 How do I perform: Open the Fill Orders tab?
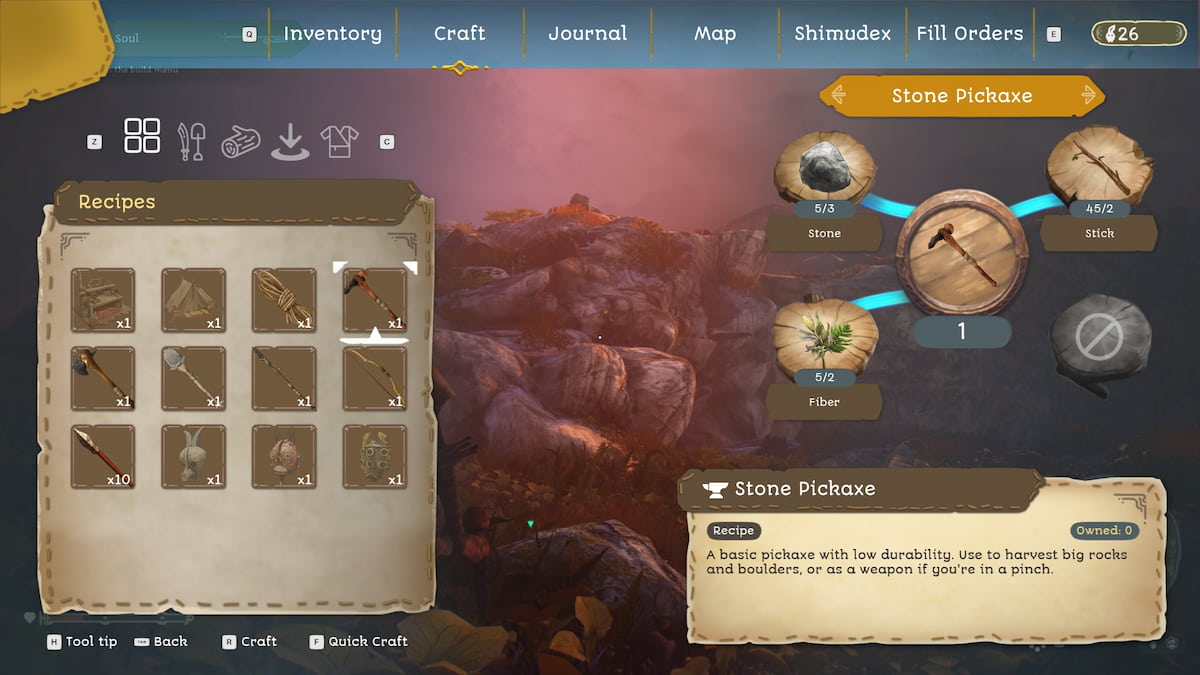970,33
